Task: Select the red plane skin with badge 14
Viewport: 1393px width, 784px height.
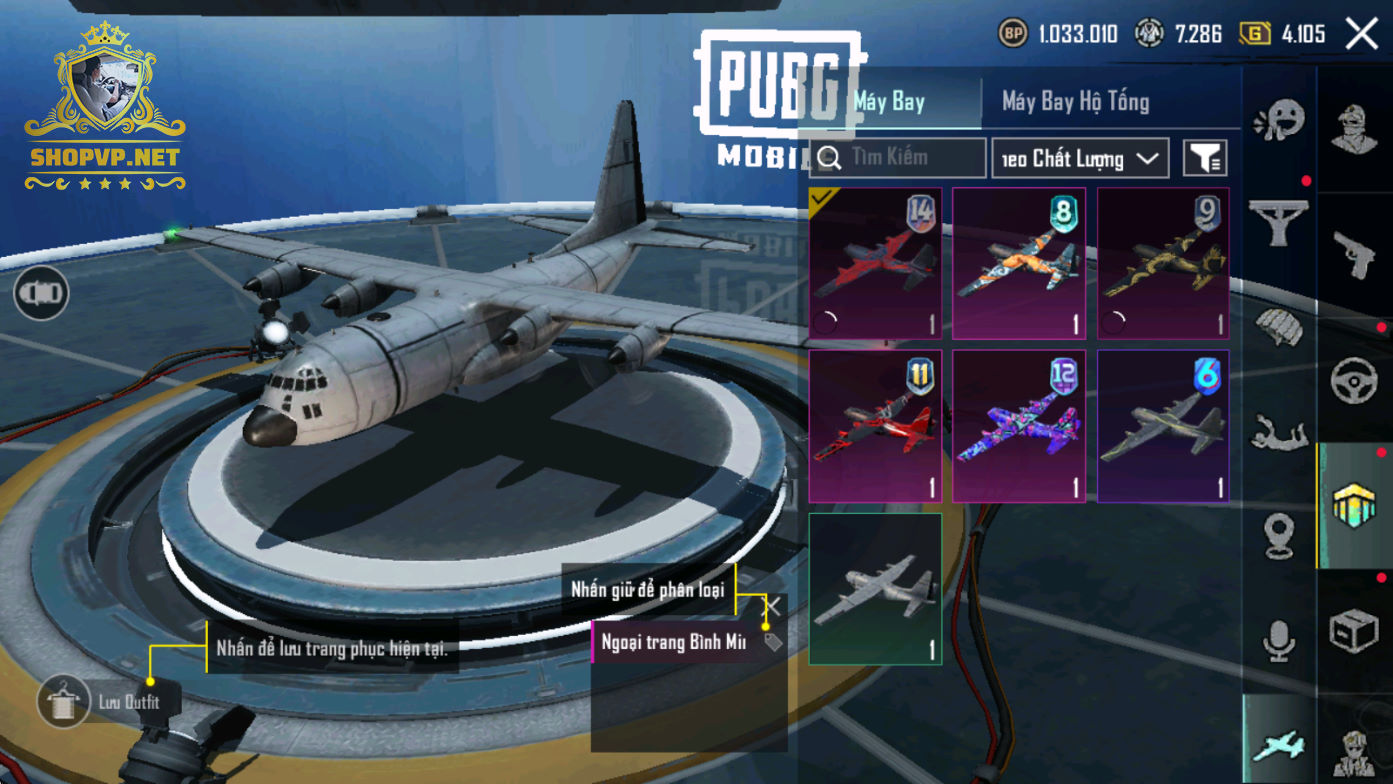Action: point(875,264)
